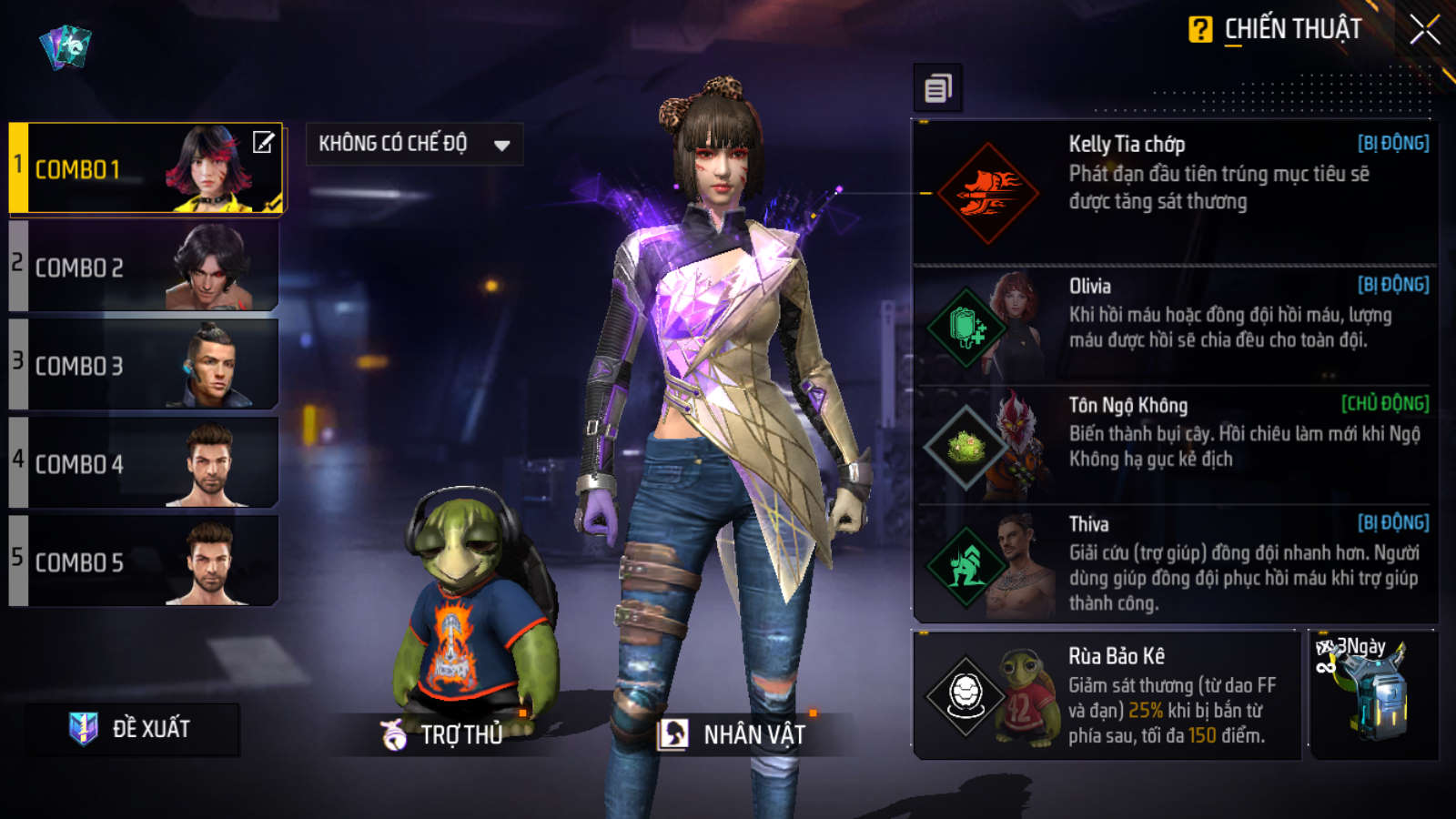Image resolution: width=1456 pixels, height=819 pixels.
Task: Open the yellow question mark help
Action: pos(1200,30)
